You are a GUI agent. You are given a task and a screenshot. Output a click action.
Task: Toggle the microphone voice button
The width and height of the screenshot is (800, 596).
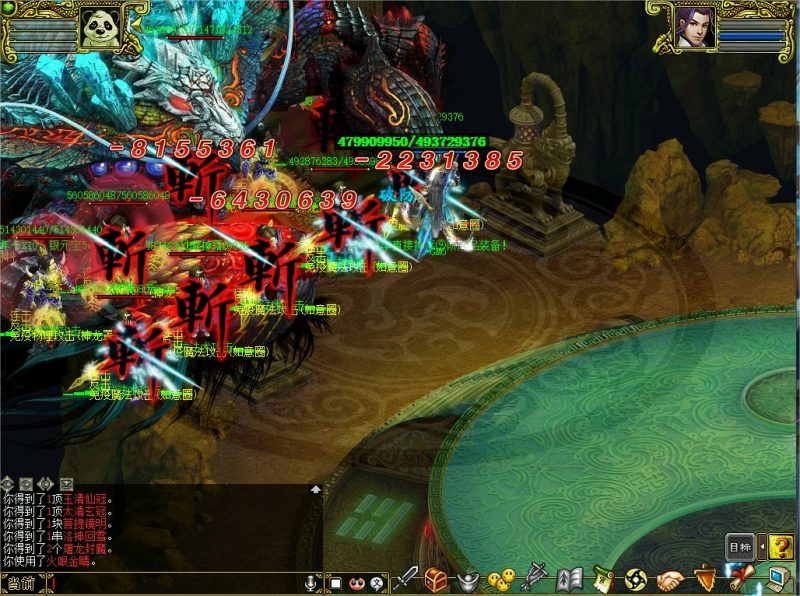[311, 582]
